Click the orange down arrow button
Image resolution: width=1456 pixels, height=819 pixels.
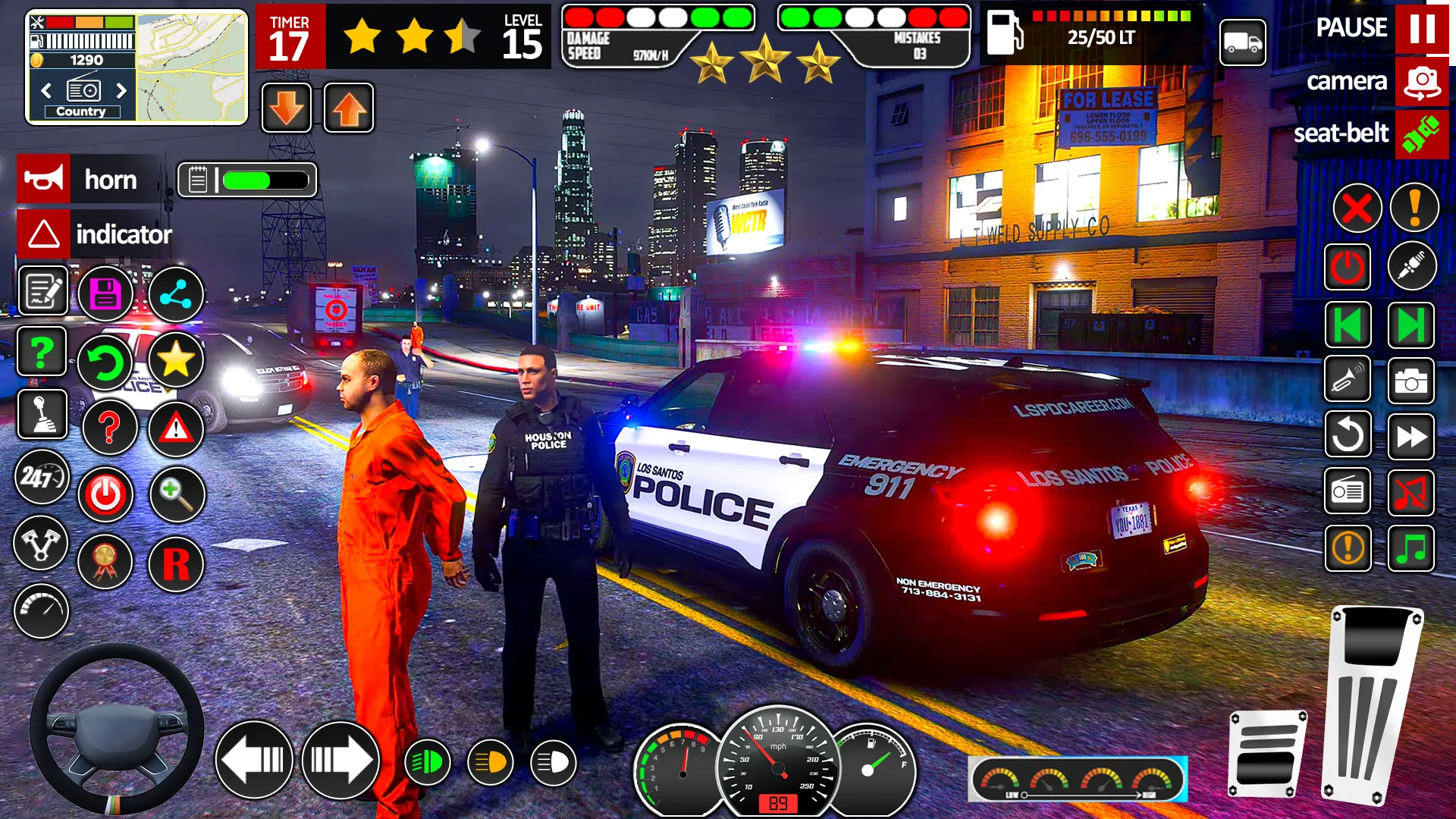[x=287, y=108]
